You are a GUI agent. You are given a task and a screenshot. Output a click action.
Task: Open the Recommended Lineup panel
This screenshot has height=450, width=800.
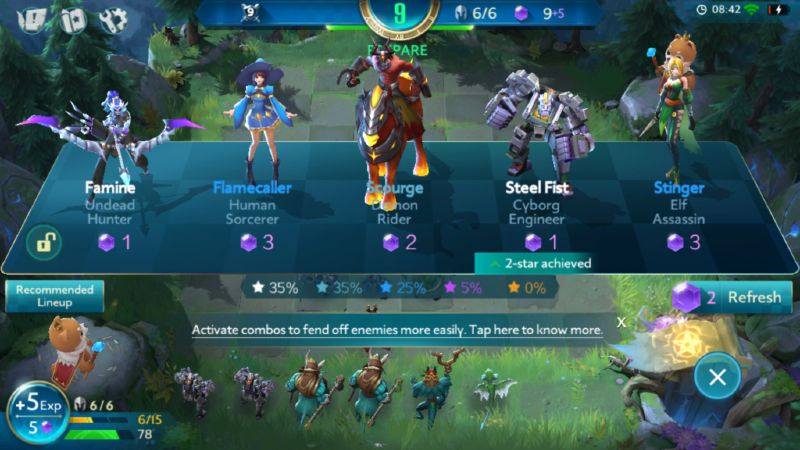[x=54, y=296]
